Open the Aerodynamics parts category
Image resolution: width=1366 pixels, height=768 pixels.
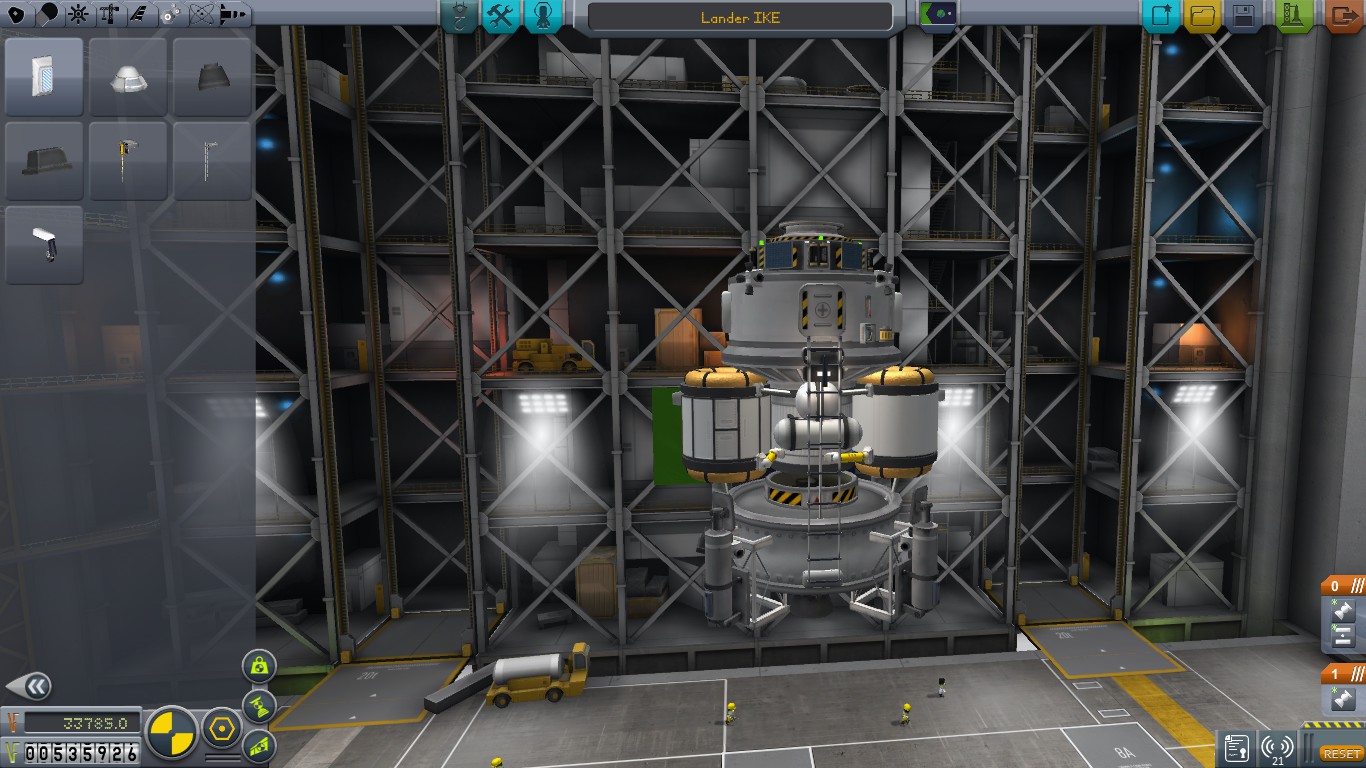click(x=139, y=14)
